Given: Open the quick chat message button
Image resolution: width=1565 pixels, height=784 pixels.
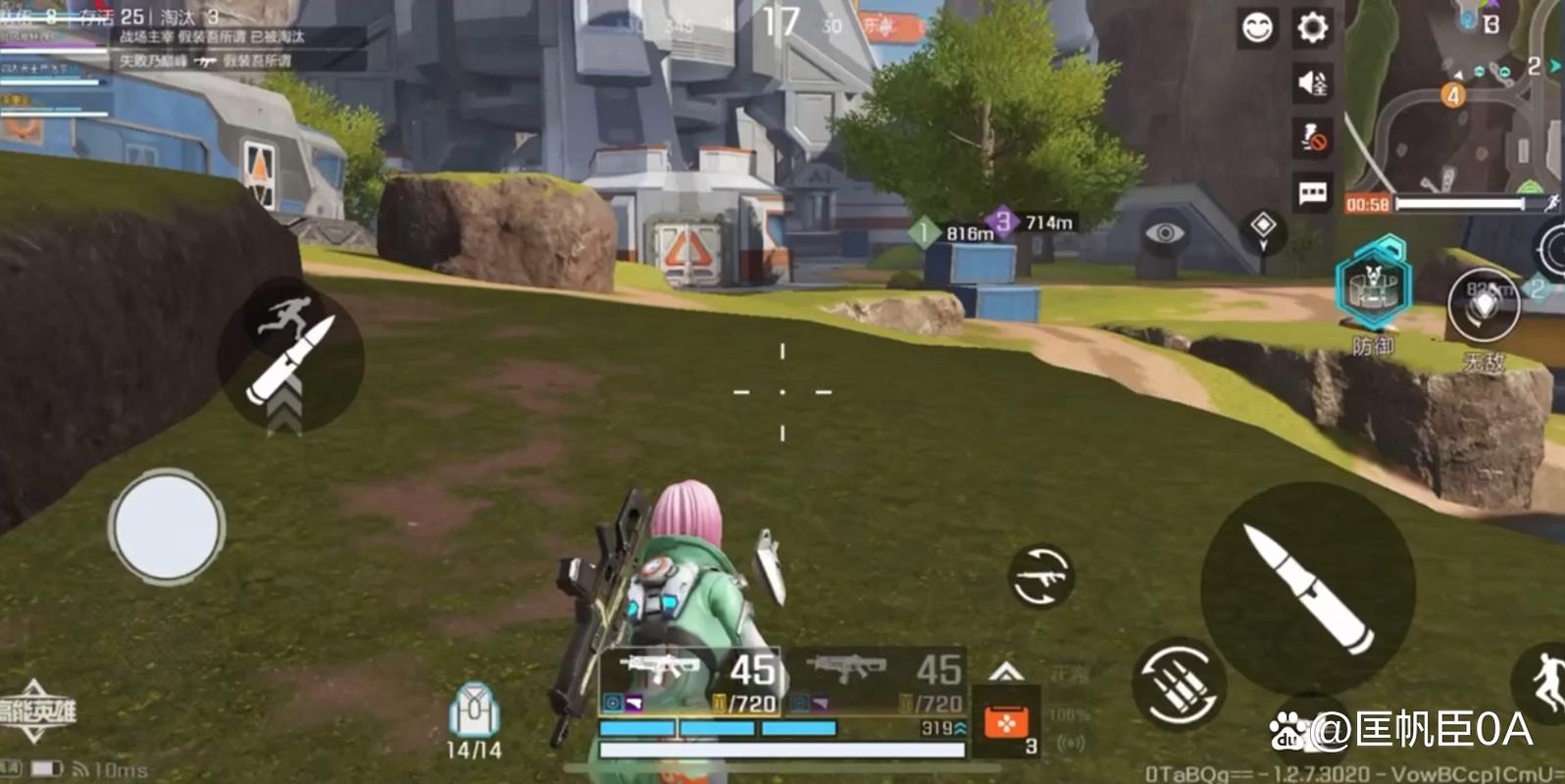Looking at the screenshot, I should [1312, 193].
